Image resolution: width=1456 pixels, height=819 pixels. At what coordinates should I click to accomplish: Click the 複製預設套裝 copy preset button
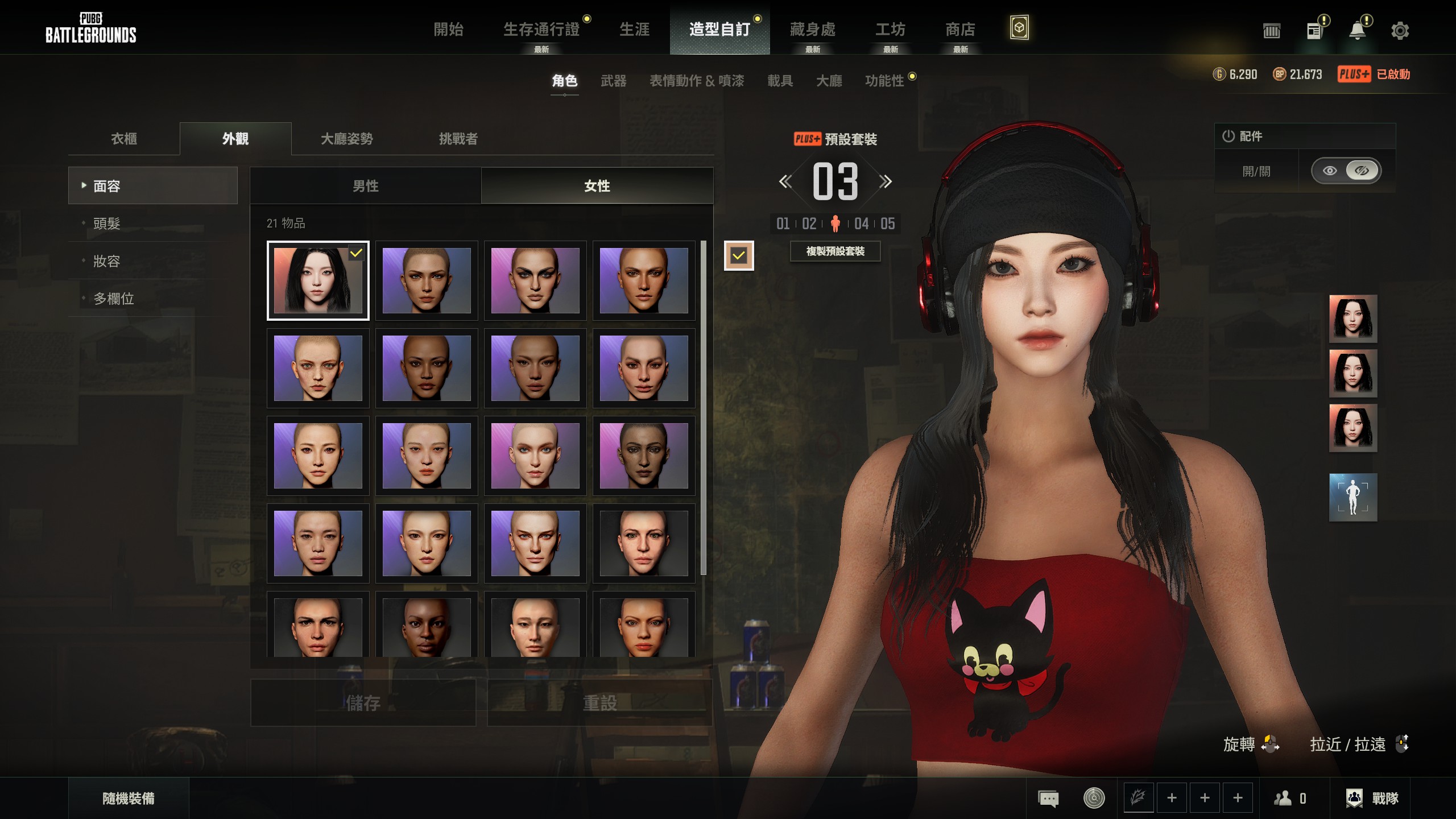tap(835, 251)
